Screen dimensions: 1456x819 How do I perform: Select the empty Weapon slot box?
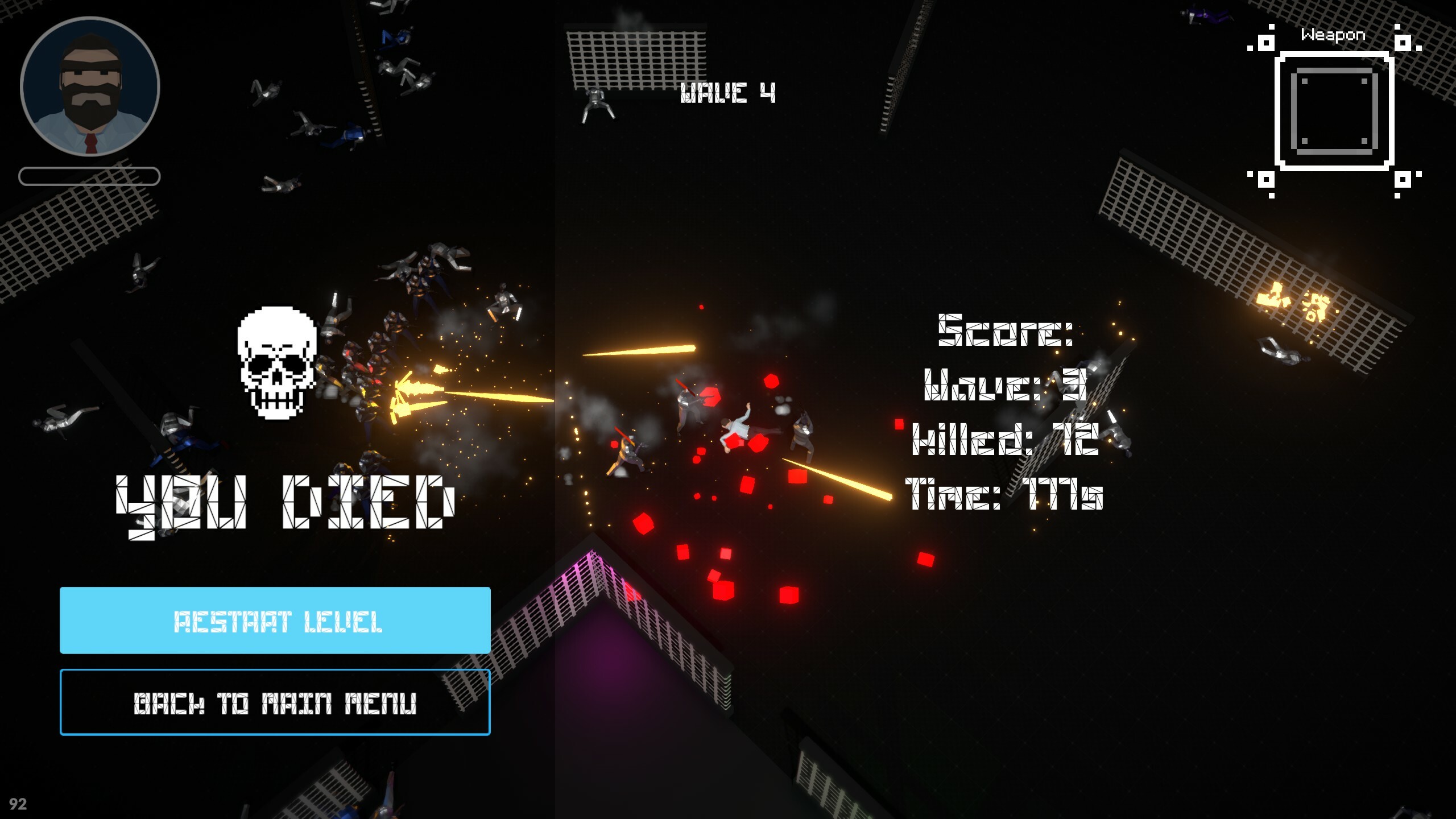pos(1334,110)
